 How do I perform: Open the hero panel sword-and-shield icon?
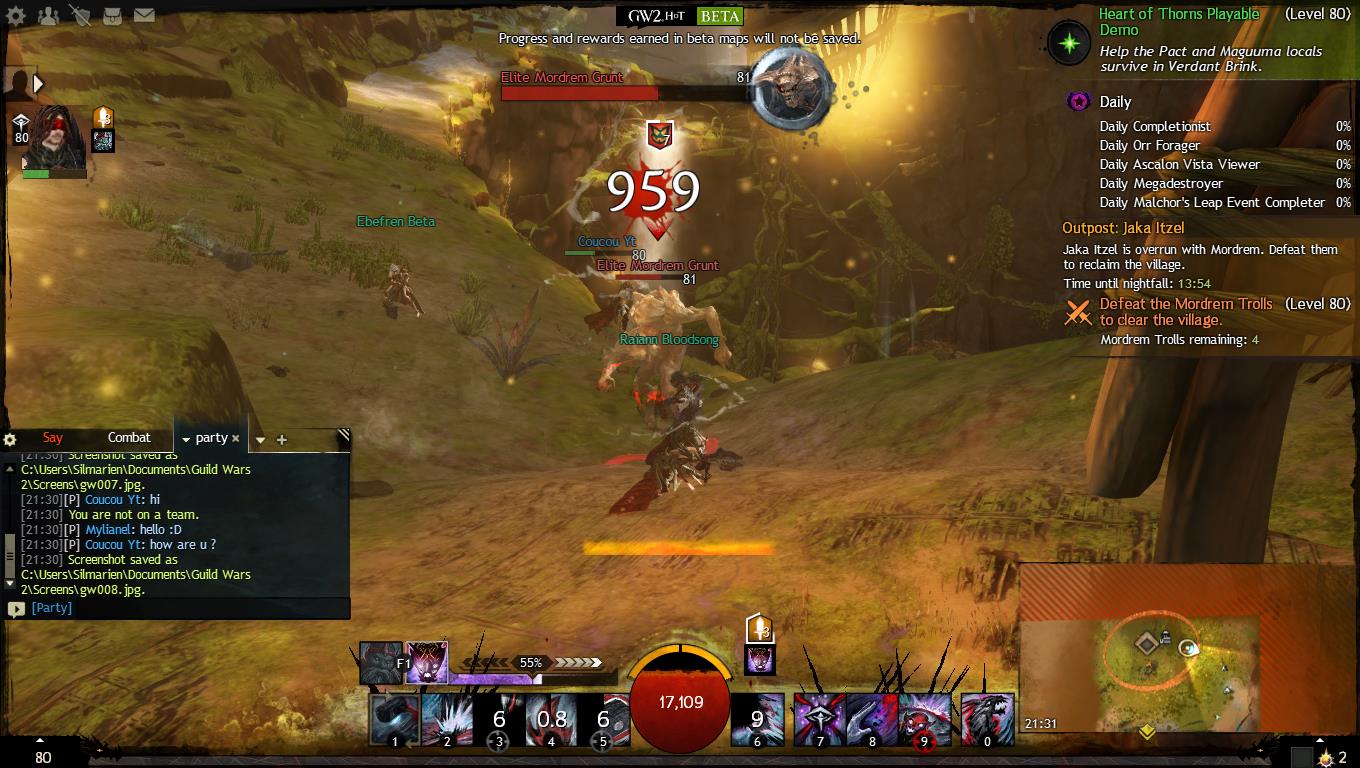tap(80, 15)
